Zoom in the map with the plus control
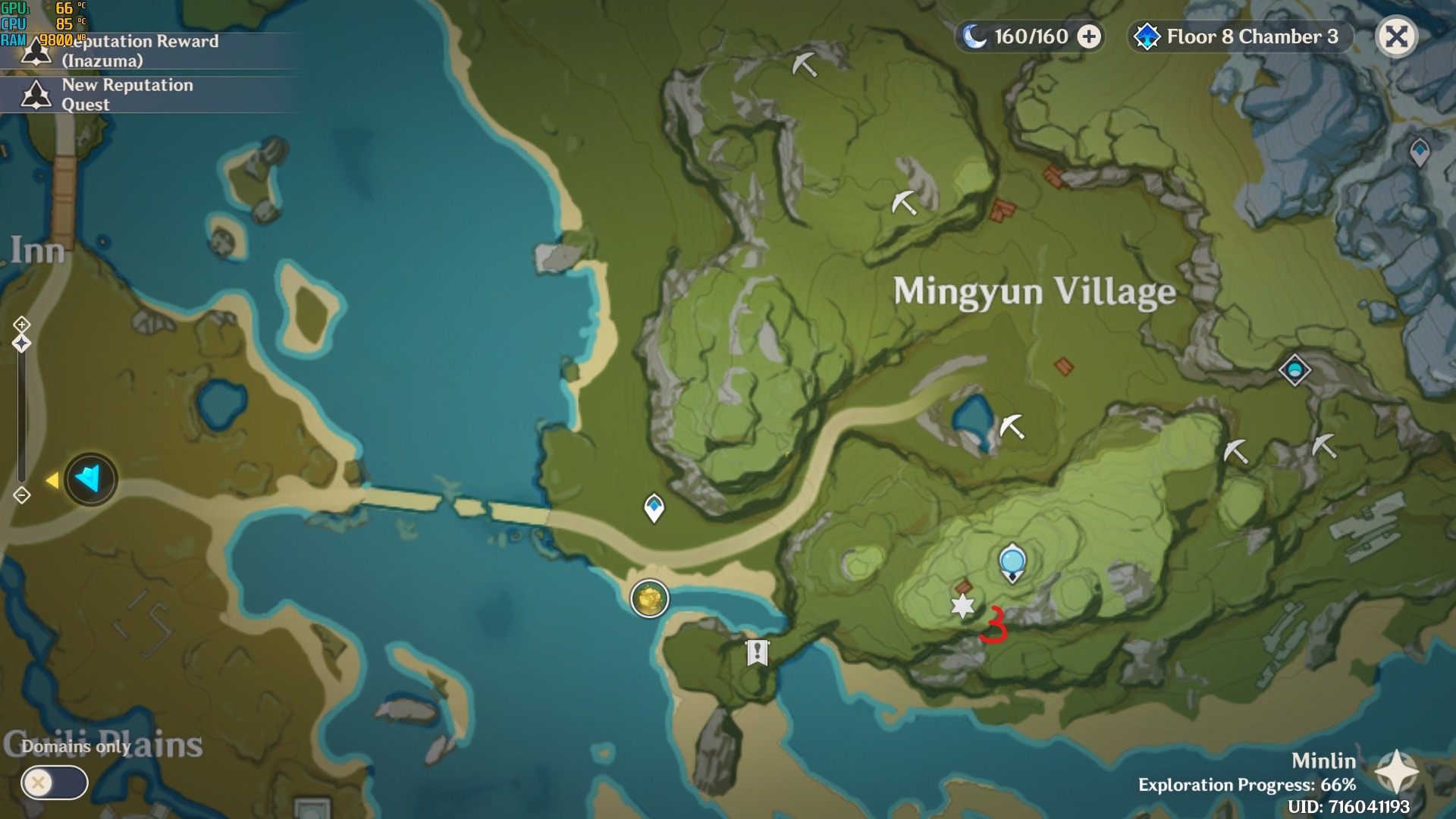 pyautogui.click(x=21, y=325)
